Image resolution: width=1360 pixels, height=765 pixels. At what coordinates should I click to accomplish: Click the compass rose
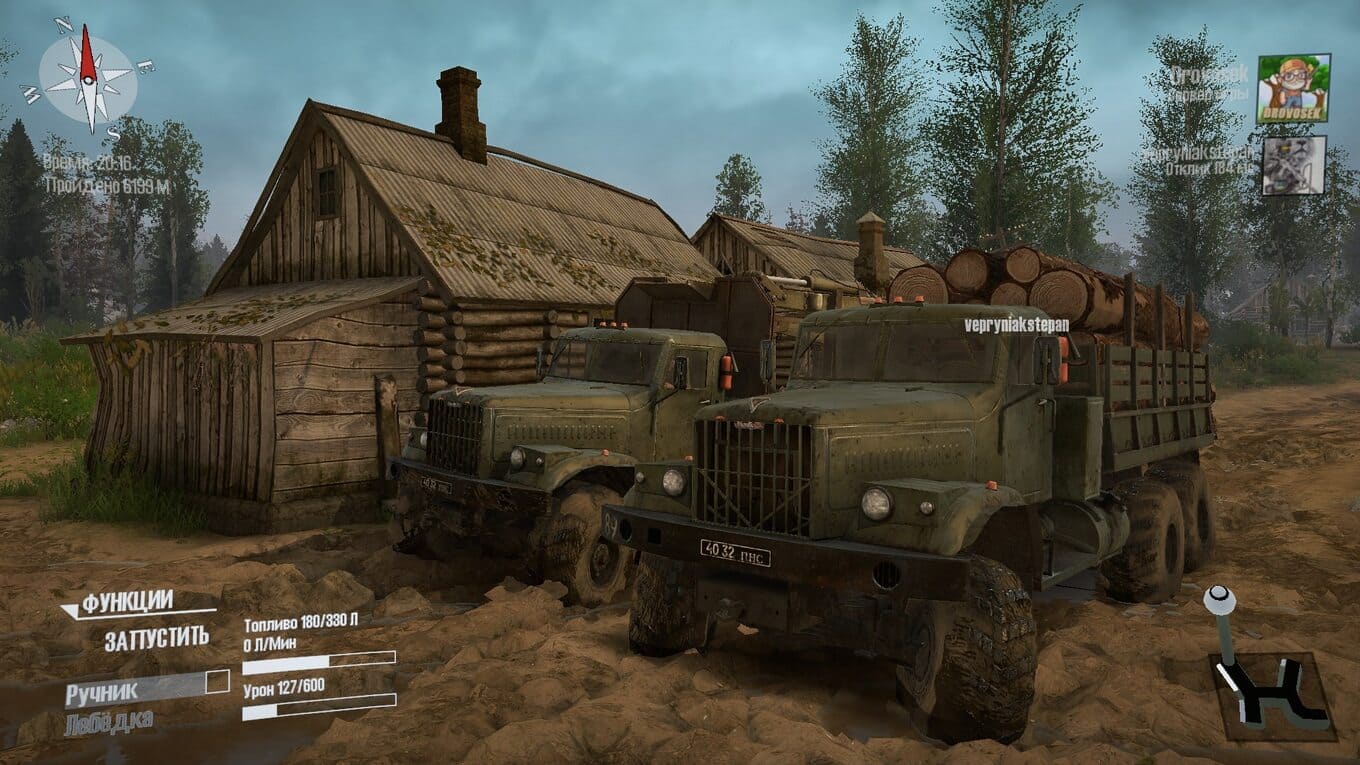point(88,77)
